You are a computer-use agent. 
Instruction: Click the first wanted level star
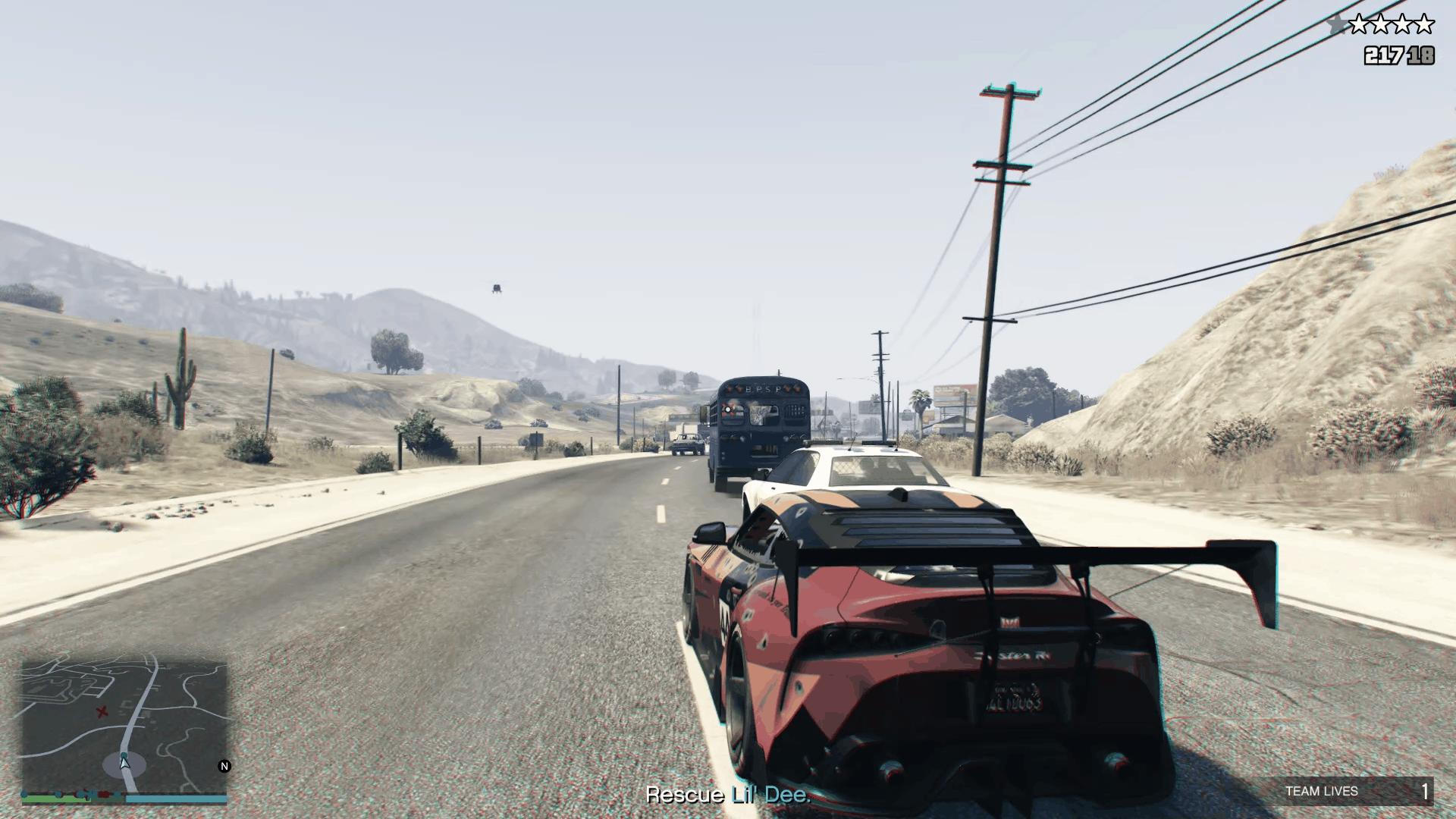tap(1360, 23)
